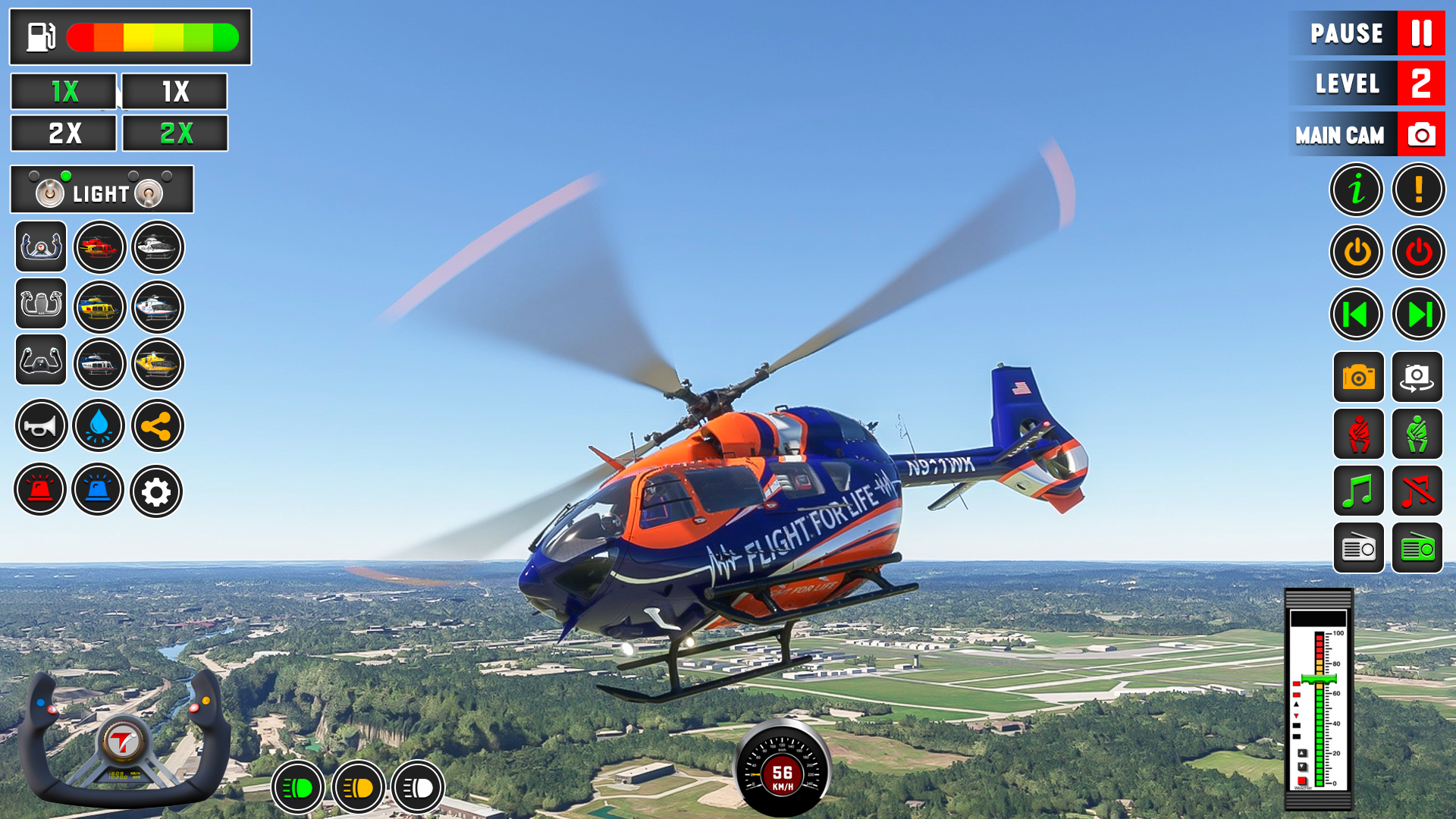Tap the share icon

[x=157, y=426]
